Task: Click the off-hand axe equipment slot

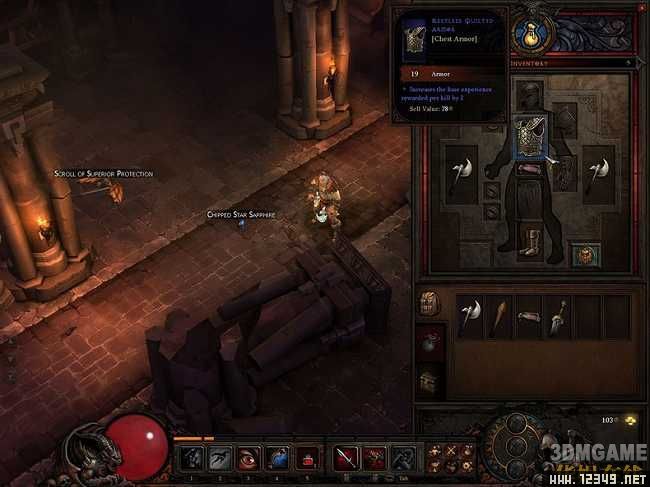Action: [599, 173]
